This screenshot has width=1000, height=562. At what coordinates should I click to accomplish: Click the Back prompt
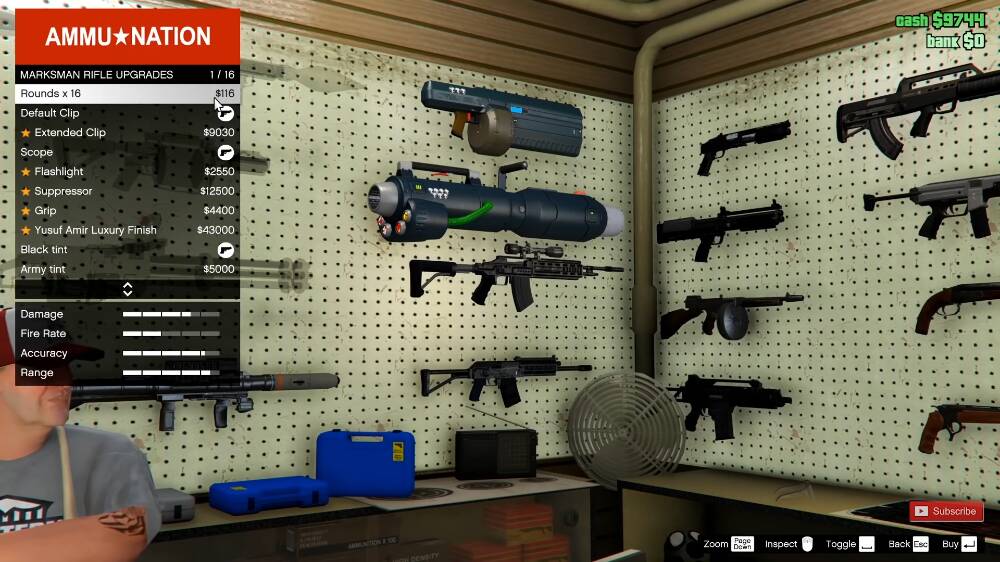[x=908, y=544]
